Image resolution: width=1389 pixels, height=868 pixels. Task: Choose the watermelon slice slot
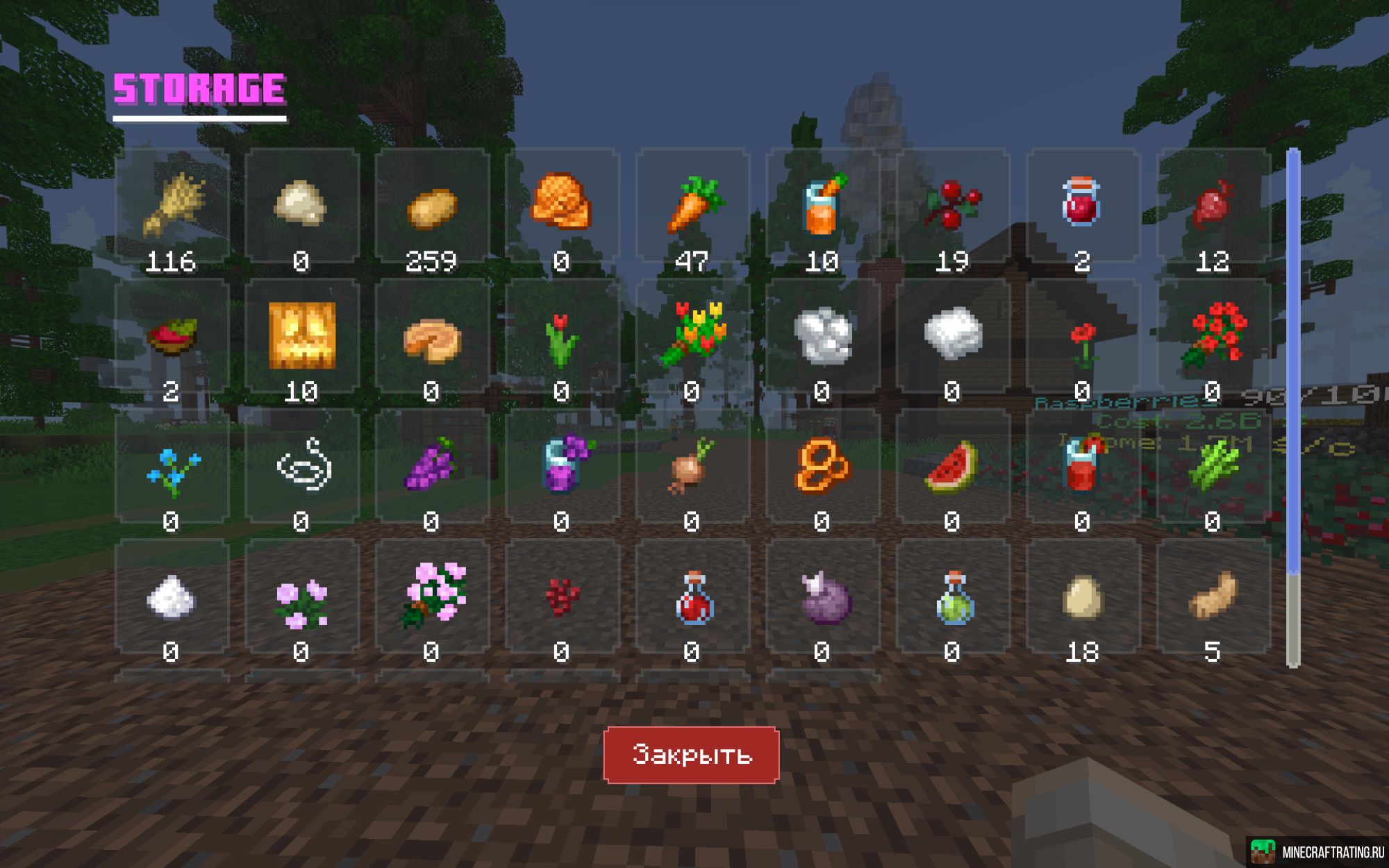tap(953, 466)
